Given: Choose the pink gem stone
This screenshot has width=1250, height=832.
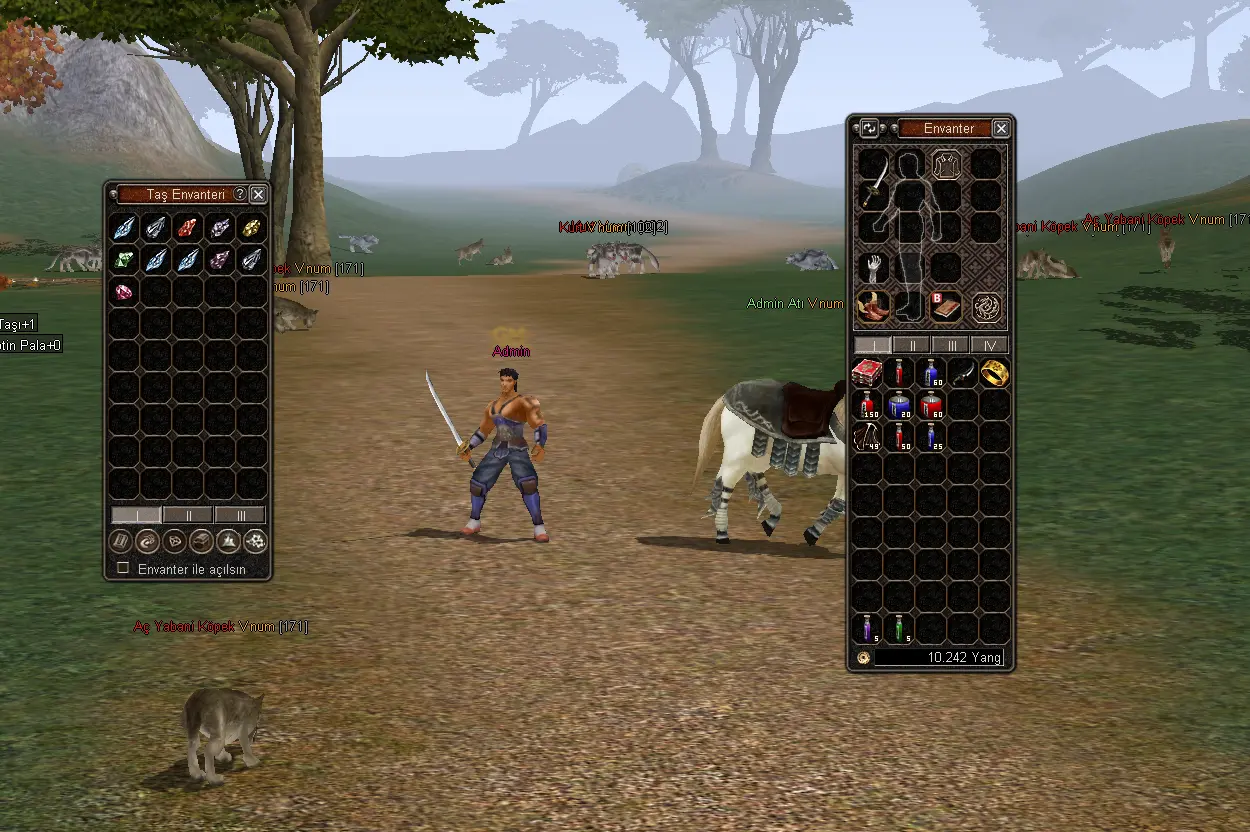Looking at the screenshot, I should click(x=124, y=292).
